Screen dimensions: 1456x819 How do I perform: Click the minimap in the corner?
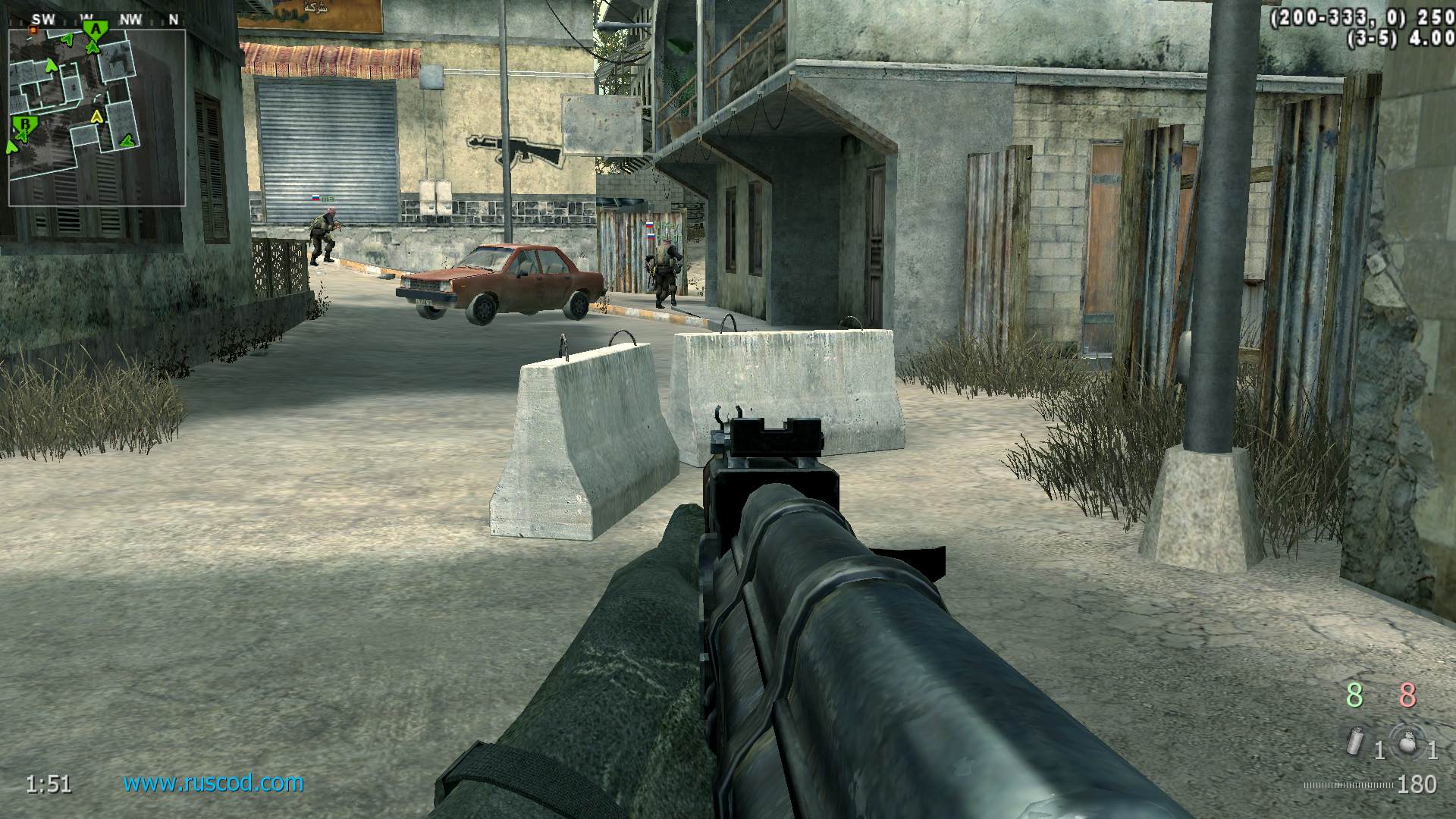pos(96,114)
